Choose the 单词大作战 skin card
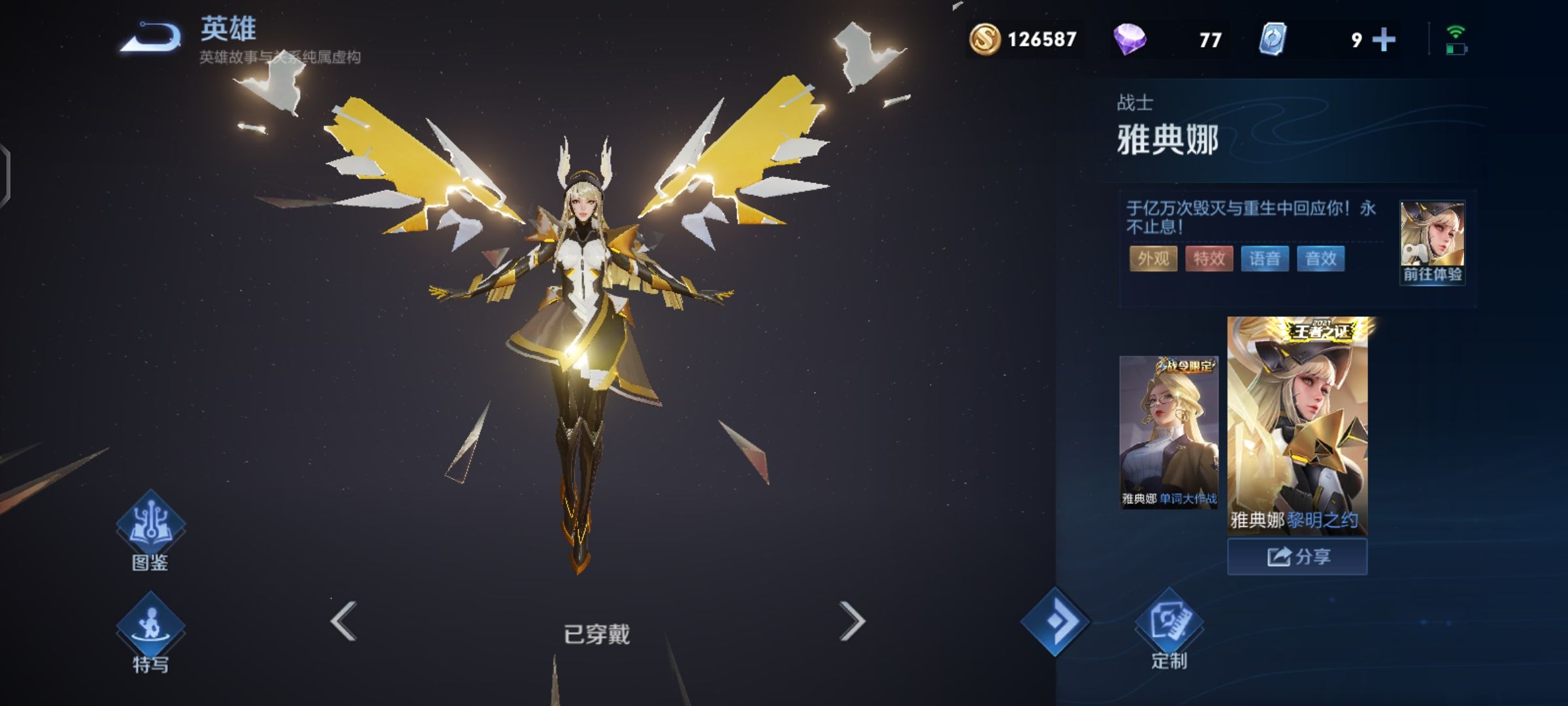Image resolution: width=1568 pixels, height=706 pixels. click(x=1169, y=432)
